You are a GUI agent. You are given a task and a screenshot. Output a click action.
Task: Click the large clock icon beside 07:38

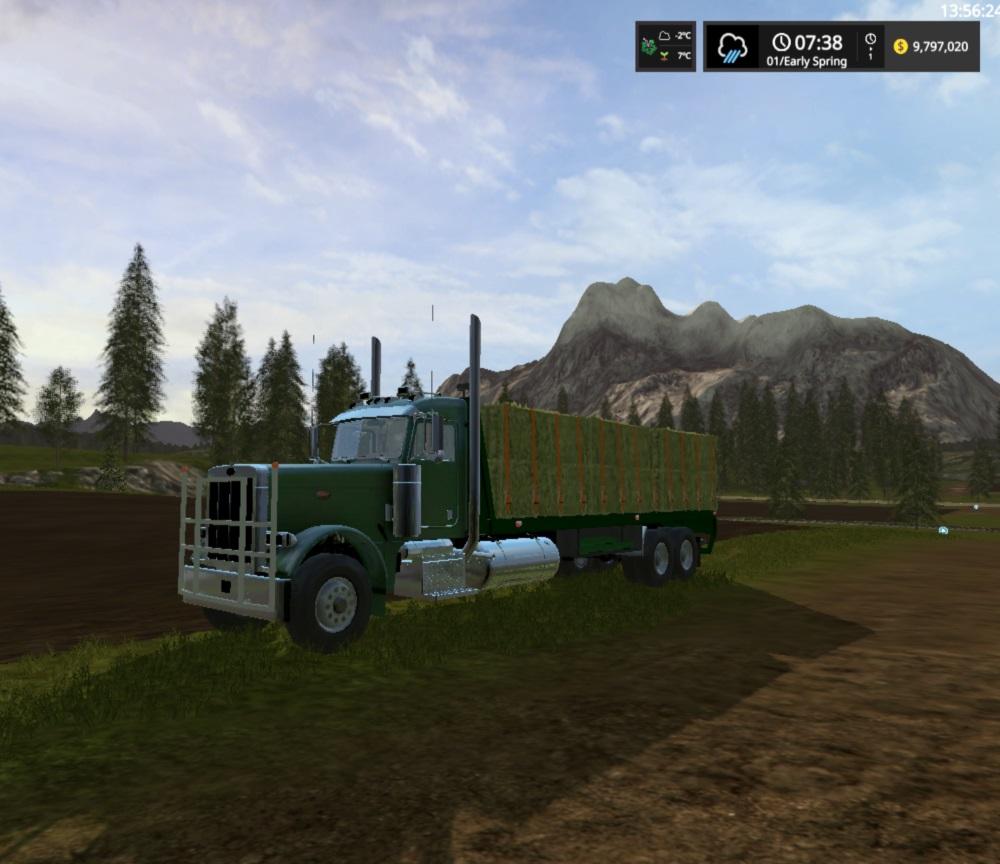[x=781, y=43]
